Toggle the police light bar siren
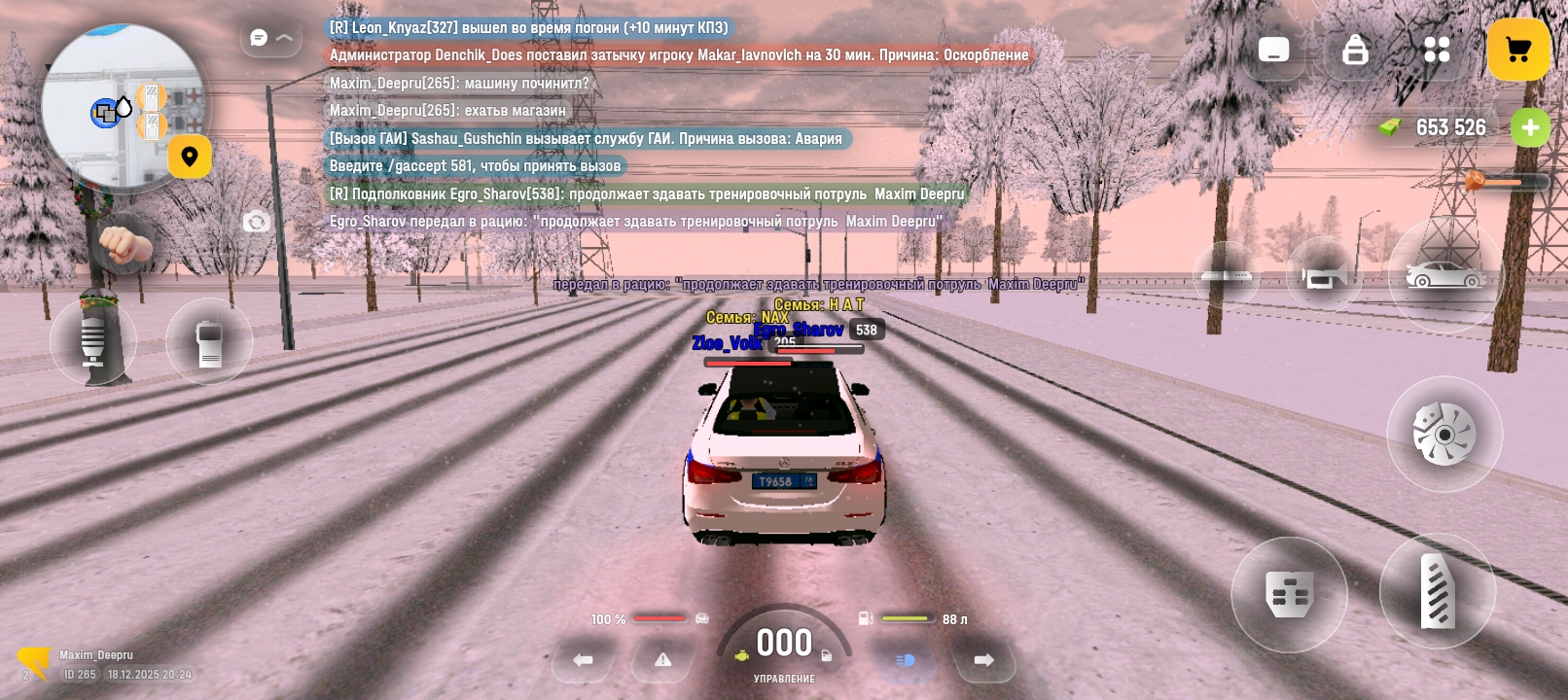1568x700 pixels. [x=1227, y=276]
